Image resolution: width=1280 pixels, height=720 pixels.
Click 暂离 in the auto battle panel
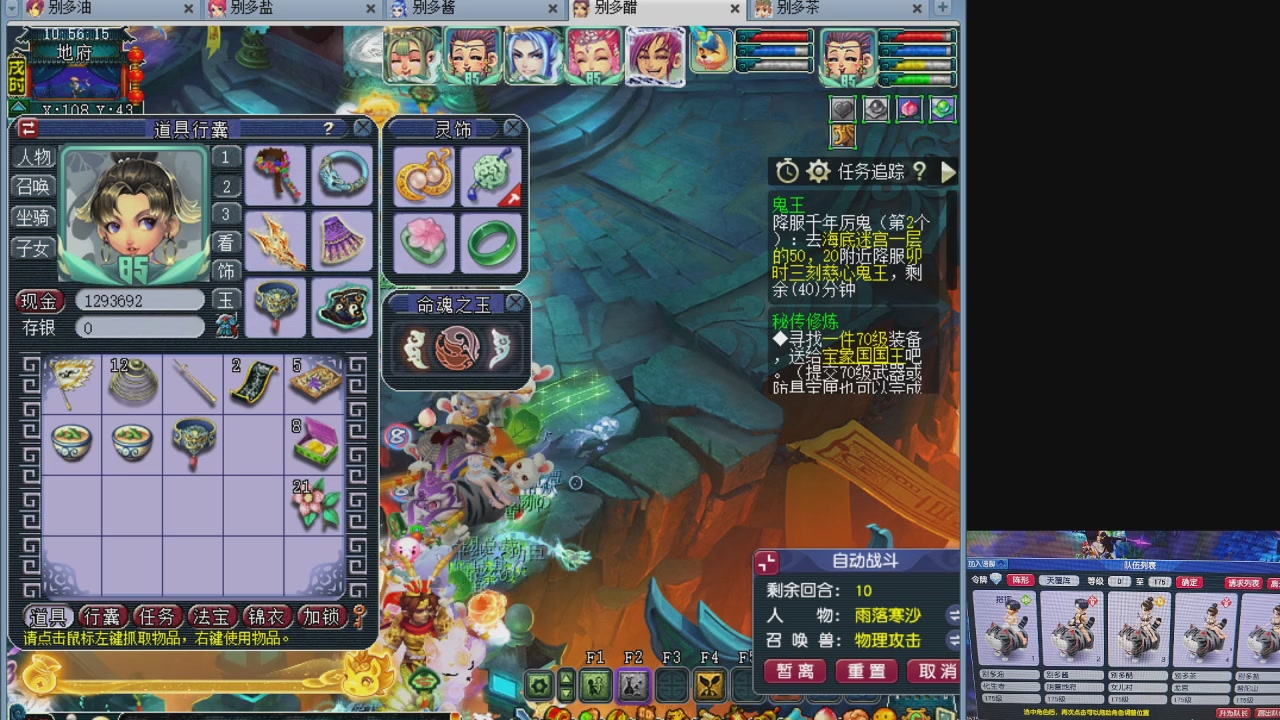794,671
